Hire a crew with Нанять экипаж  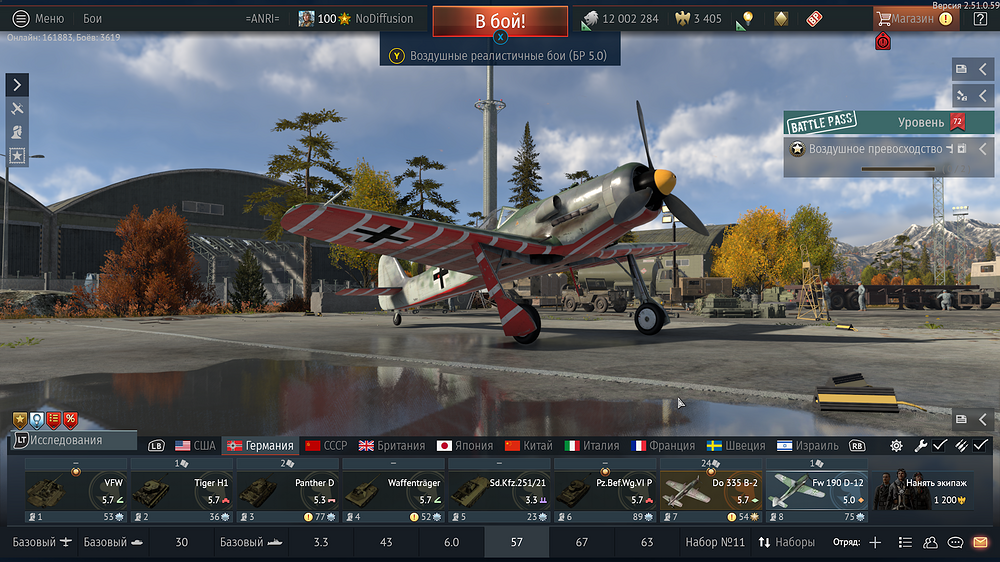tap(922, 491)
